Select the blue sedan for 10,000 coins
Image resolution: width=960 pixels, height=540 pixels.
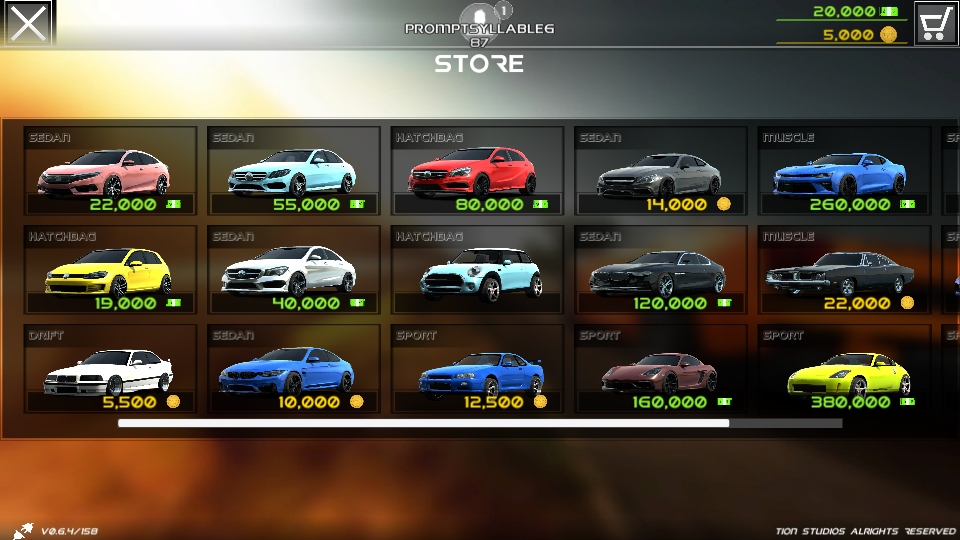click(294, 369)
